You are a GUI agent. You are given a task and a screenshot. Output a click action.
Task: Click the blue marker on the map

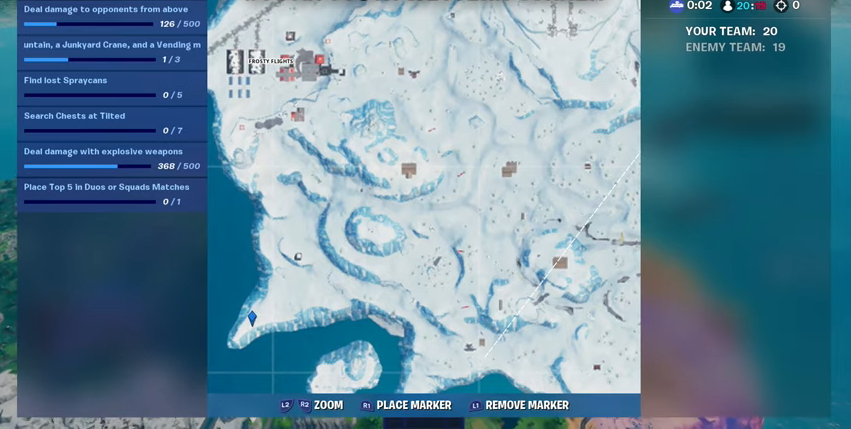click(x=252, y=318)
